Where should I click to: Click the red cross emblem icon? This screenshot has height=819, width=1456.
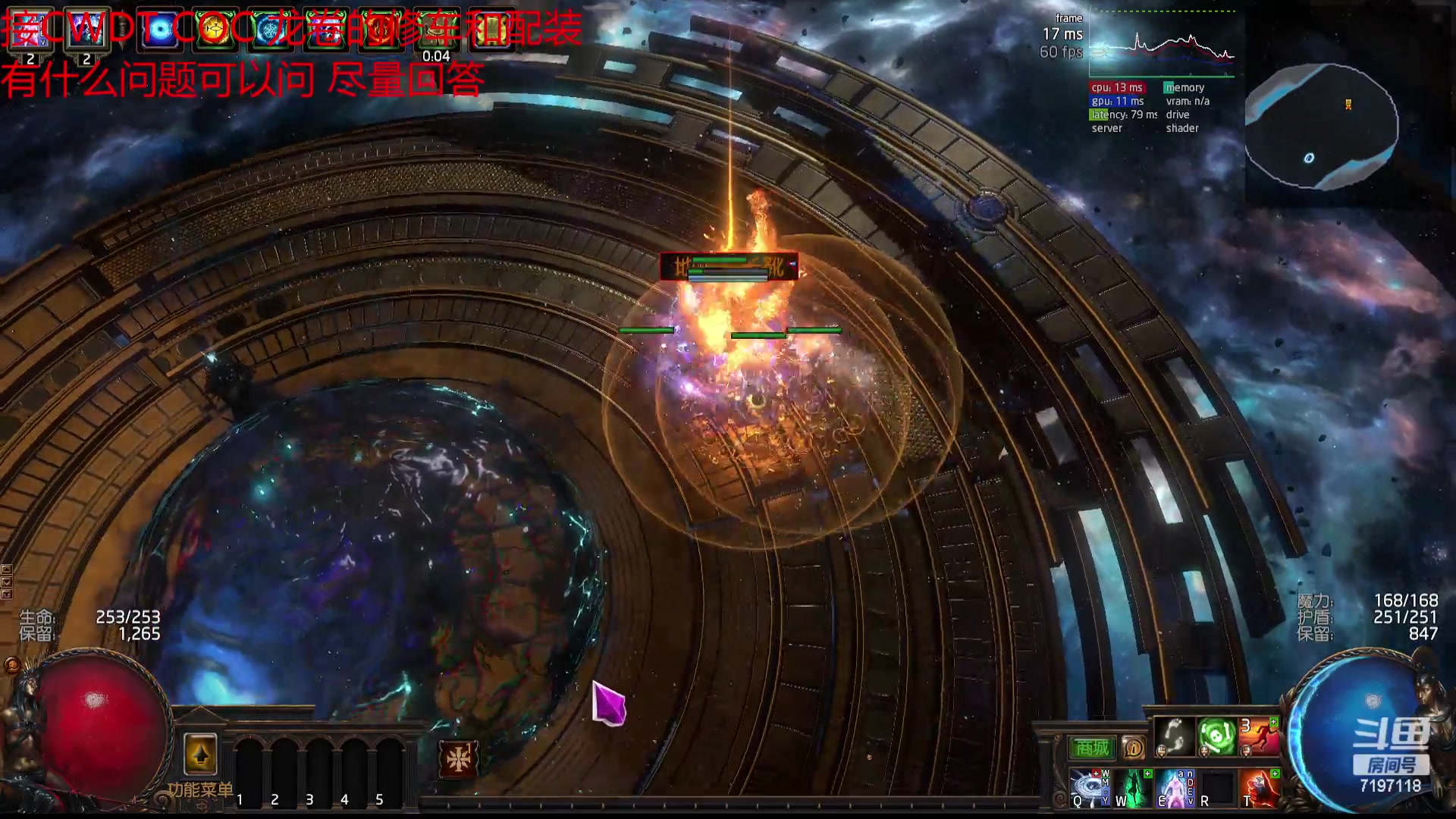pos(459,759)
